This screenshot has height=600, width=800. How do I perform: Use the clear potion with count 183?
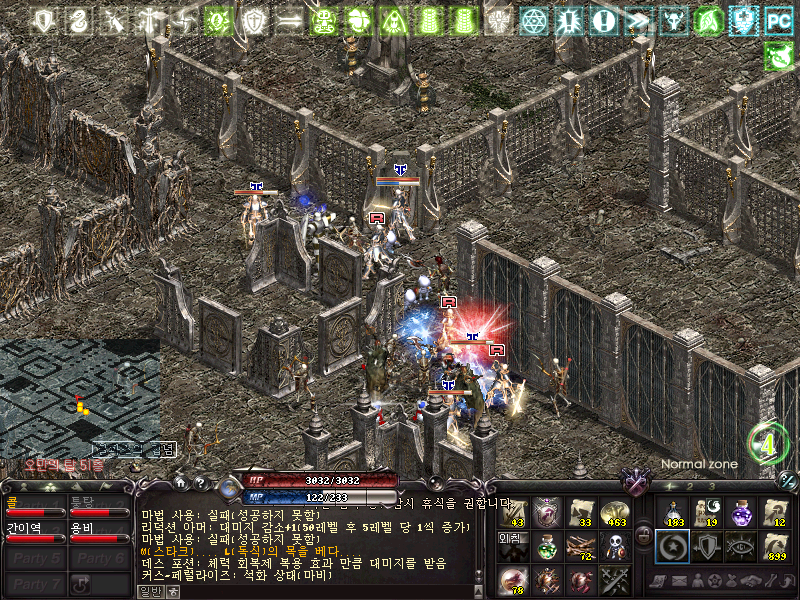673,512
